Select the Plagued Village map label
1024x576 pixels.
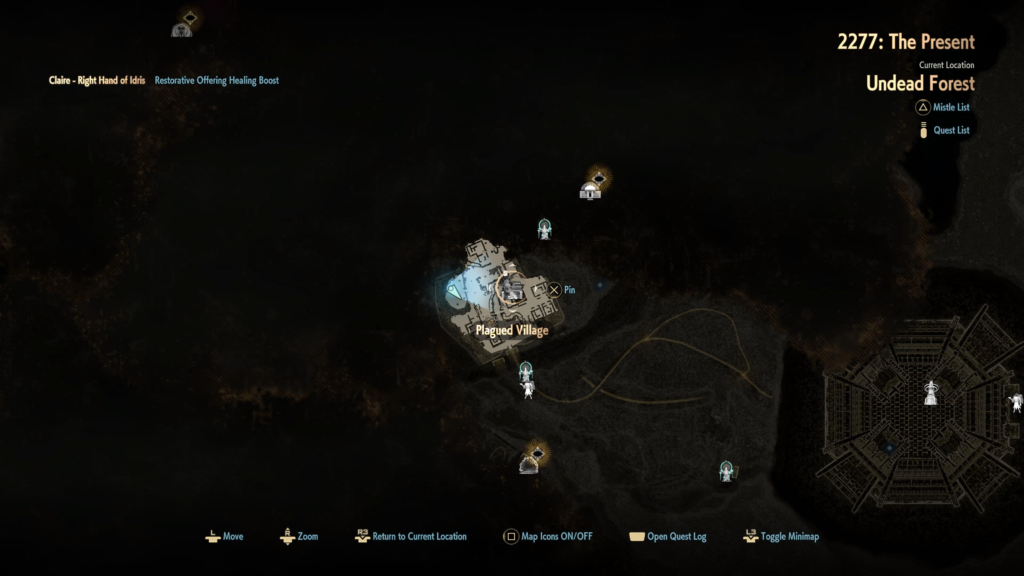click(511, 330)
